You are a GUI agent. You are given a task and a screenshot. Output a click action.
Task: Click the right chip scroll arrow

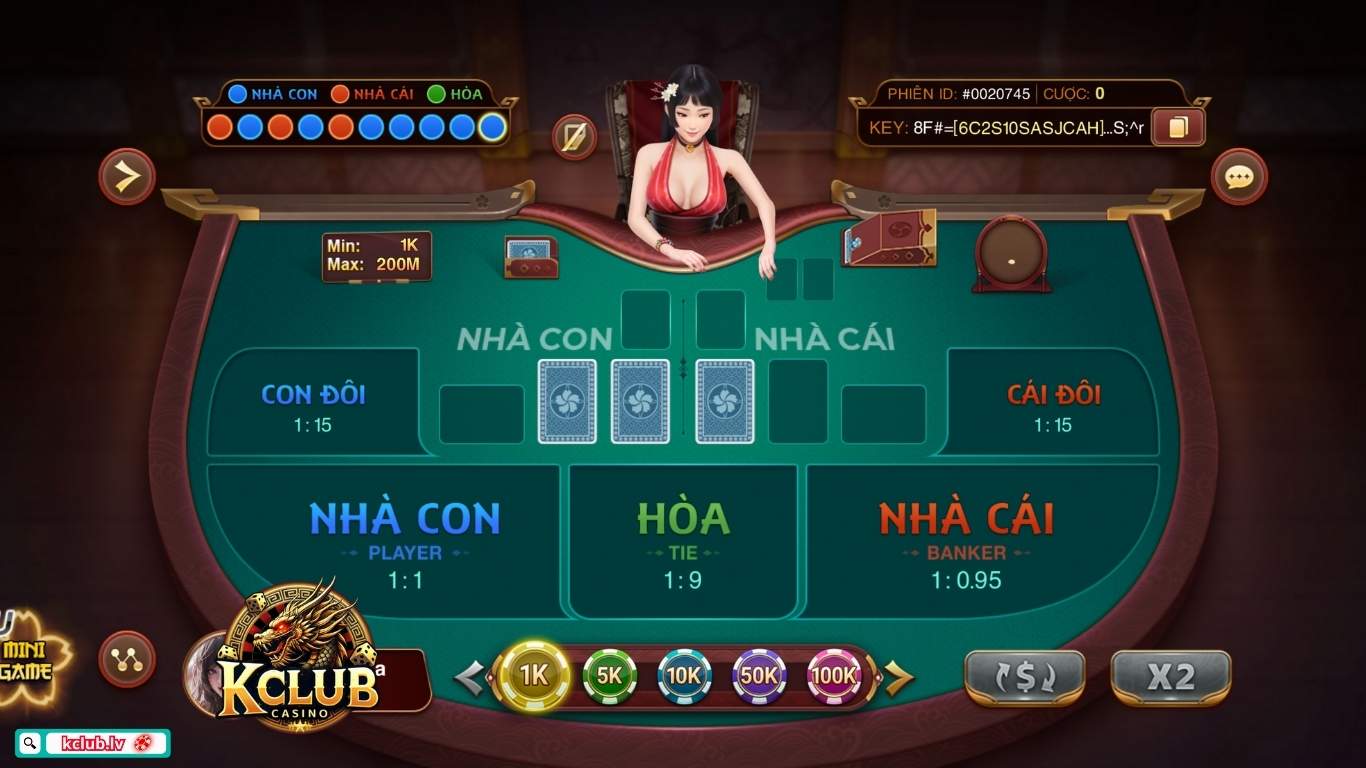[x=900, y=676]
